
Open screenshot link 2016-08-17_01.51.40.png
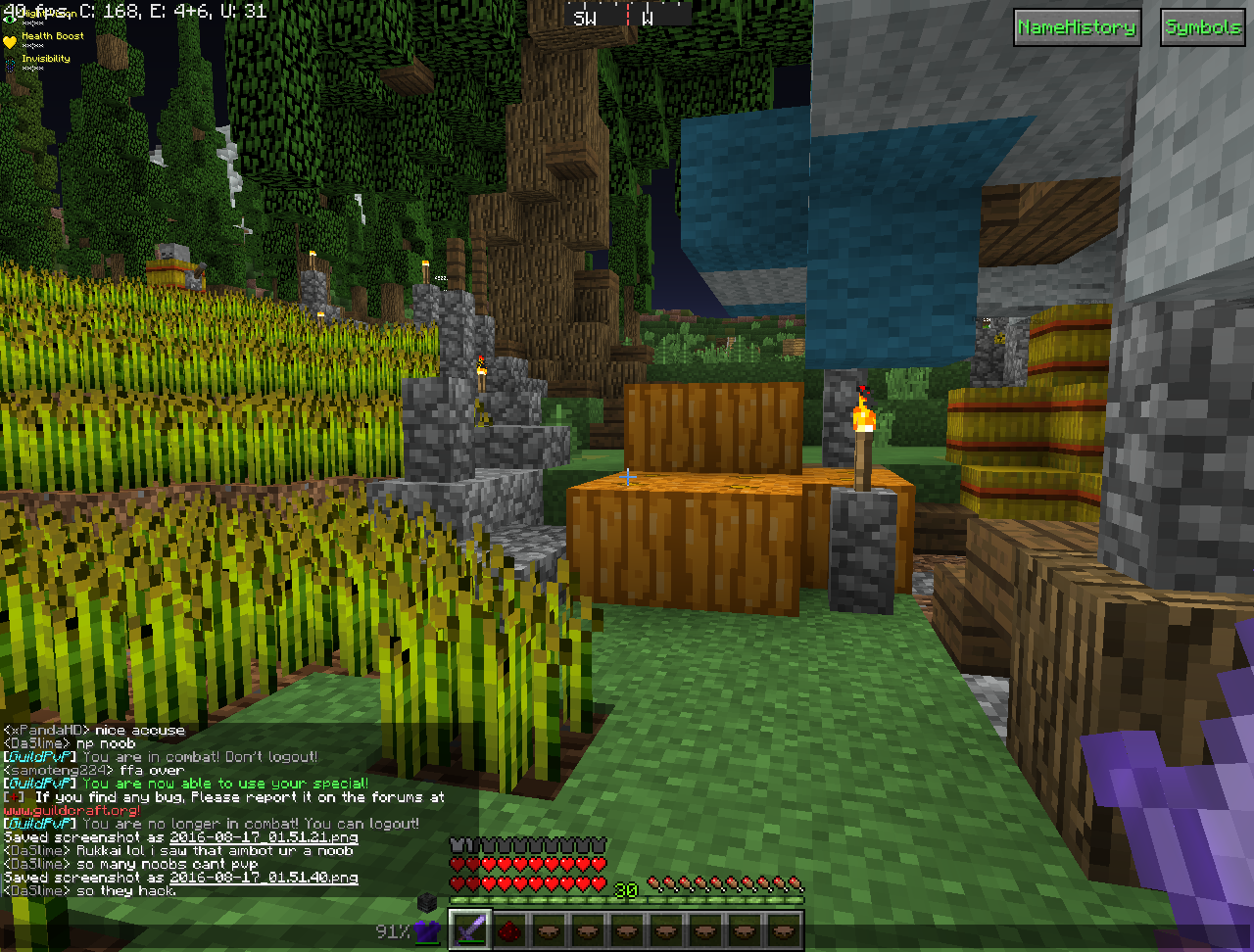click(264, 879)
